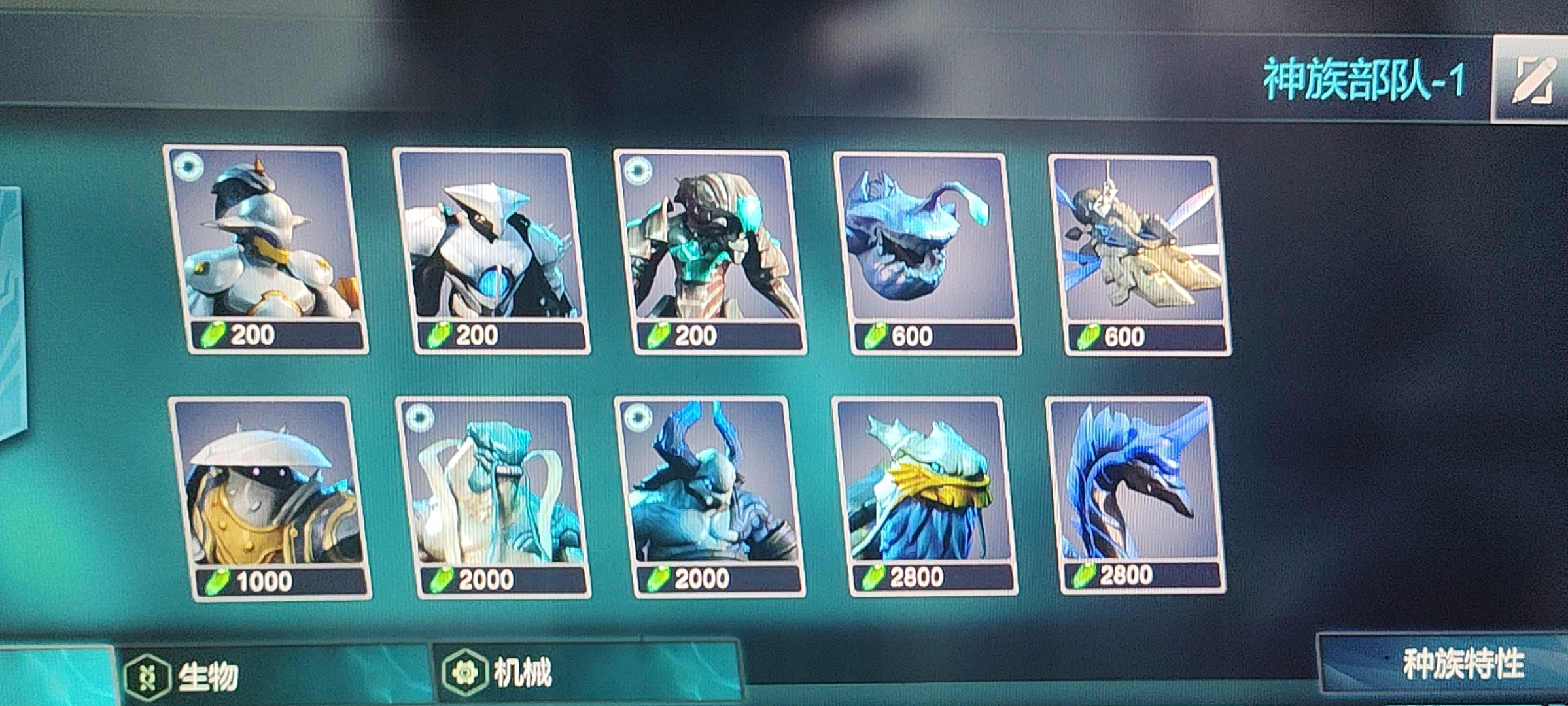Image resolution: width=1568 pixels, height=706 pixels.
Task: Open the 种族特性 race traits panel
Action: point(1463,665)
